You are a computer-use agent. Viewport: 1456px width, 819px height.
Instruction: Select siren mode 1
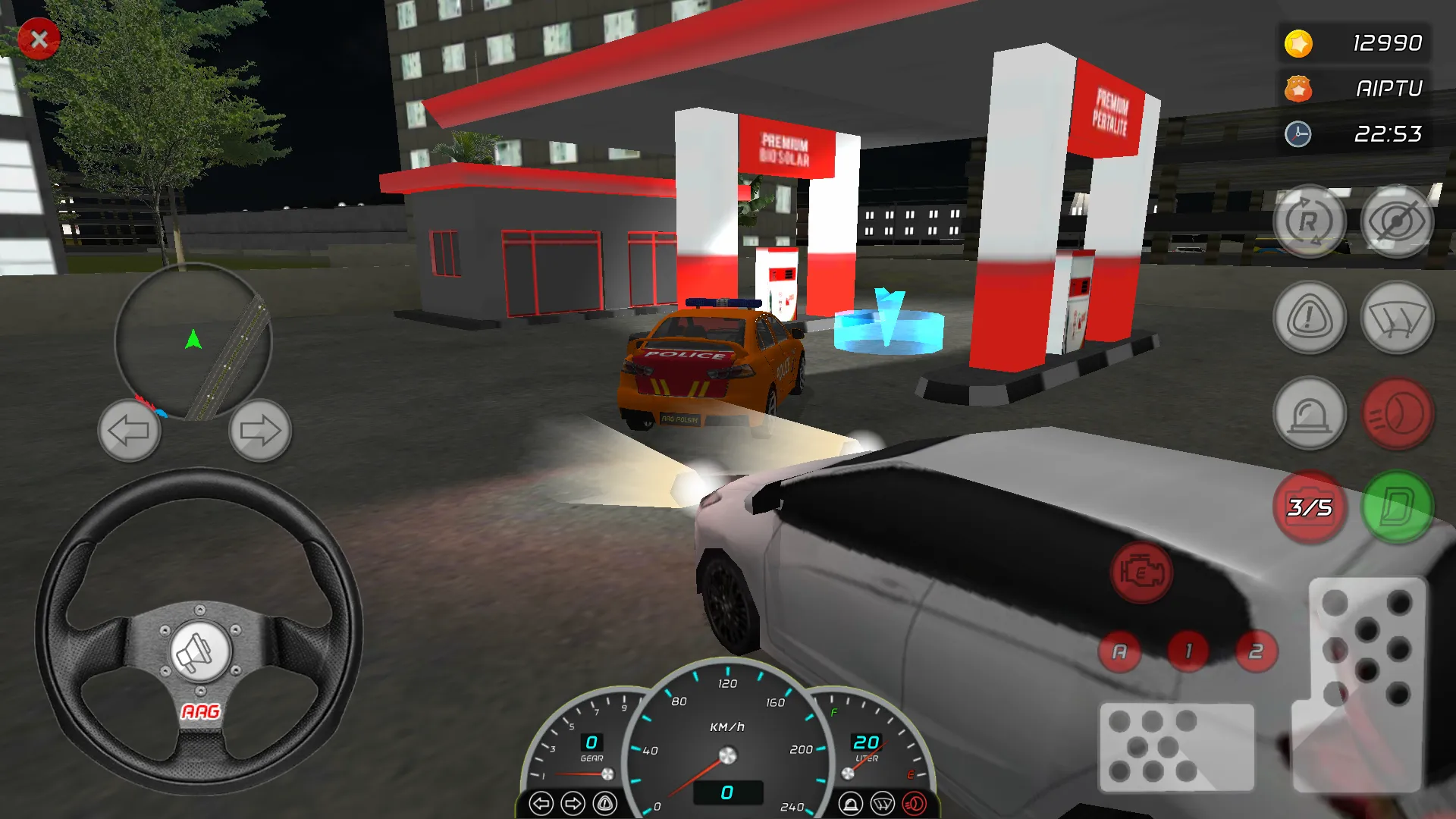tap(1187, 651)
